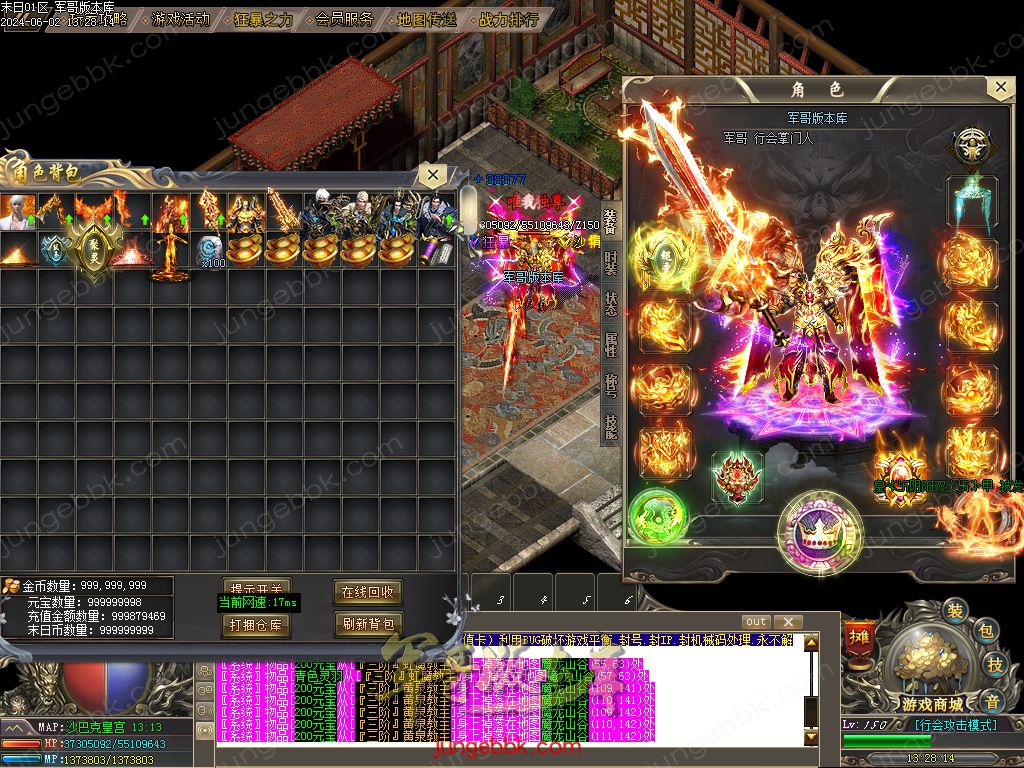Switch to the 属性 attributes tab
1024x768 pixels.
point(610,346)
